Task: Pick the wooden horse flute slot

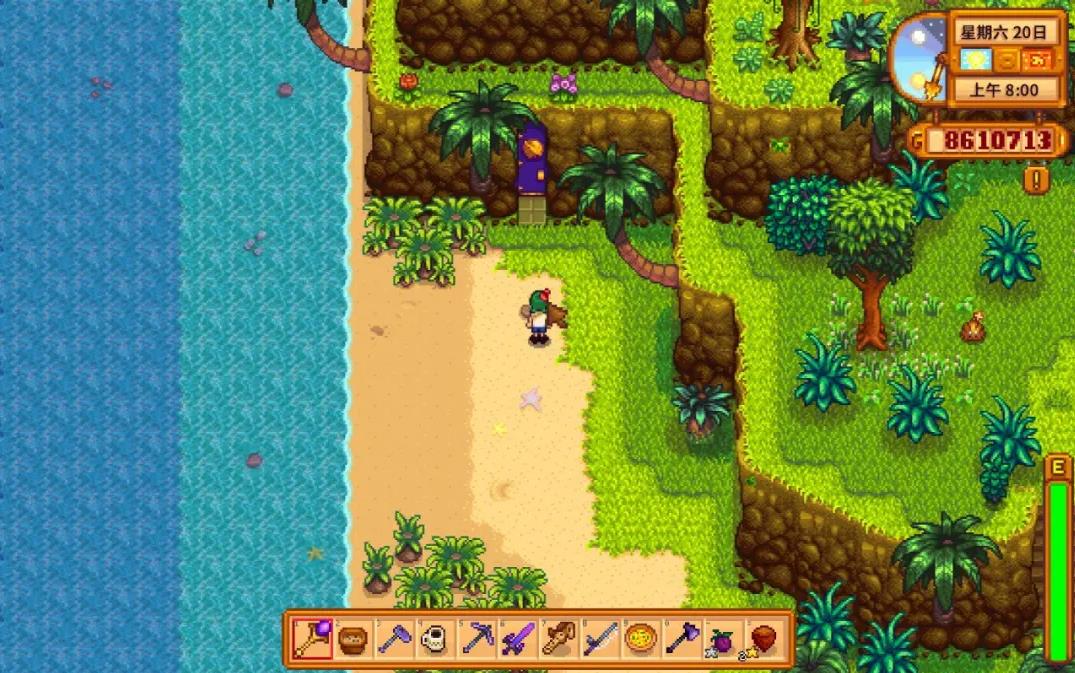Action: [558, 639]
